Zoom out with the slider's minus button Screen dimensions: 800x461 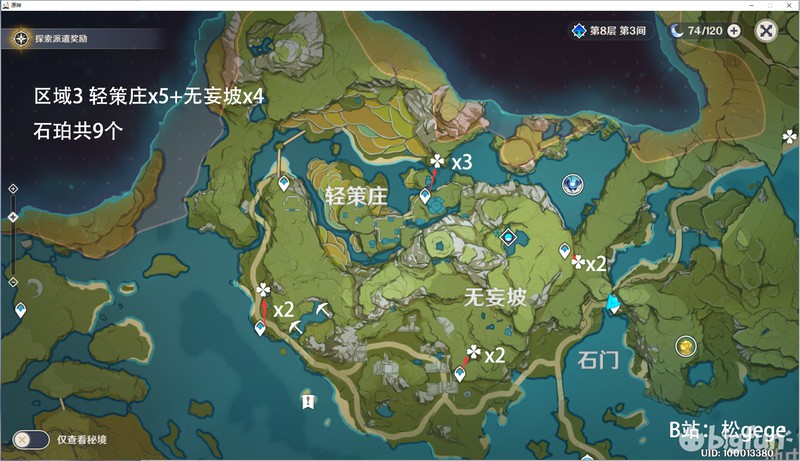(x=13, y=282)
